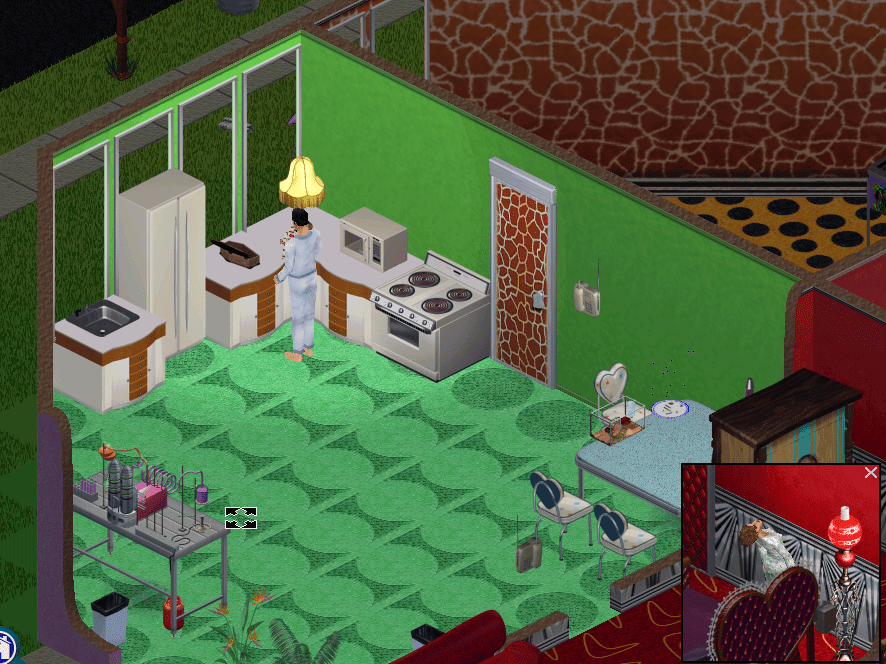The image size is (886, 664).
Task: Open the control panel via house icon
Action: 5,645
